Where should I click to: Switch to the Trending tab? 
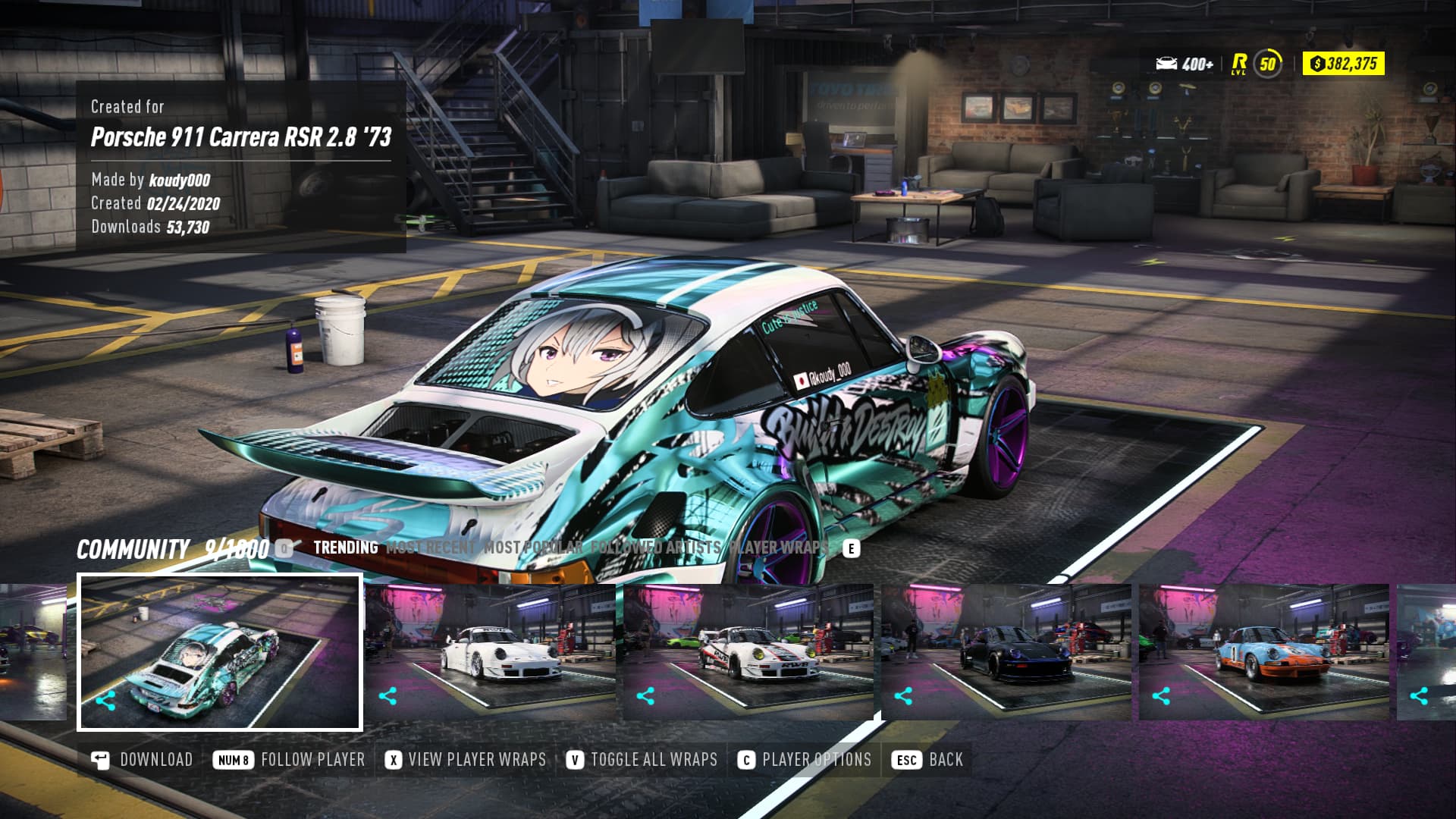point(345,548)
